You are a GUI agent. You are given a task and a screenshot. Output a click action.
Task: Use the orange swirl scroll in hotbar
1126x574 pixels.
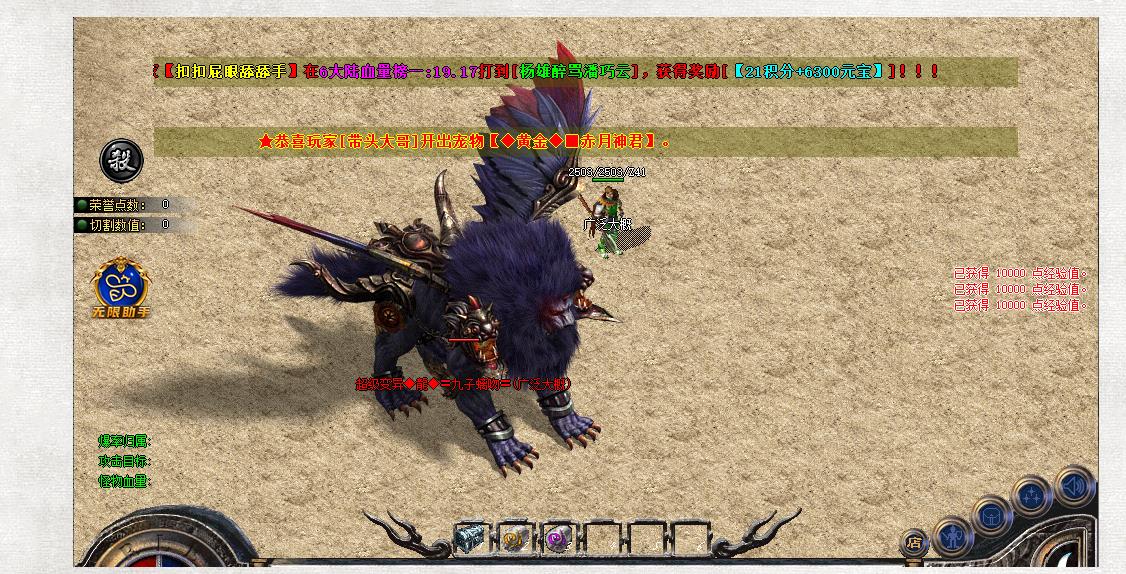pyautogui.click(x=514, y=538)
